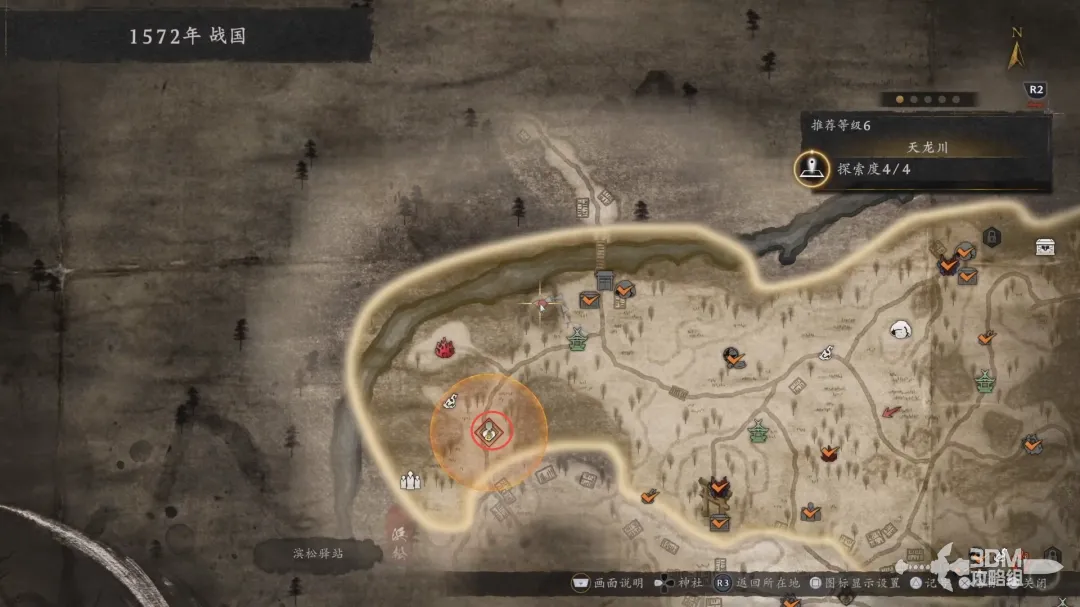Choose the white treasure chest marker
This screenshot has height=607, width=1080.
coord(1045,247)
